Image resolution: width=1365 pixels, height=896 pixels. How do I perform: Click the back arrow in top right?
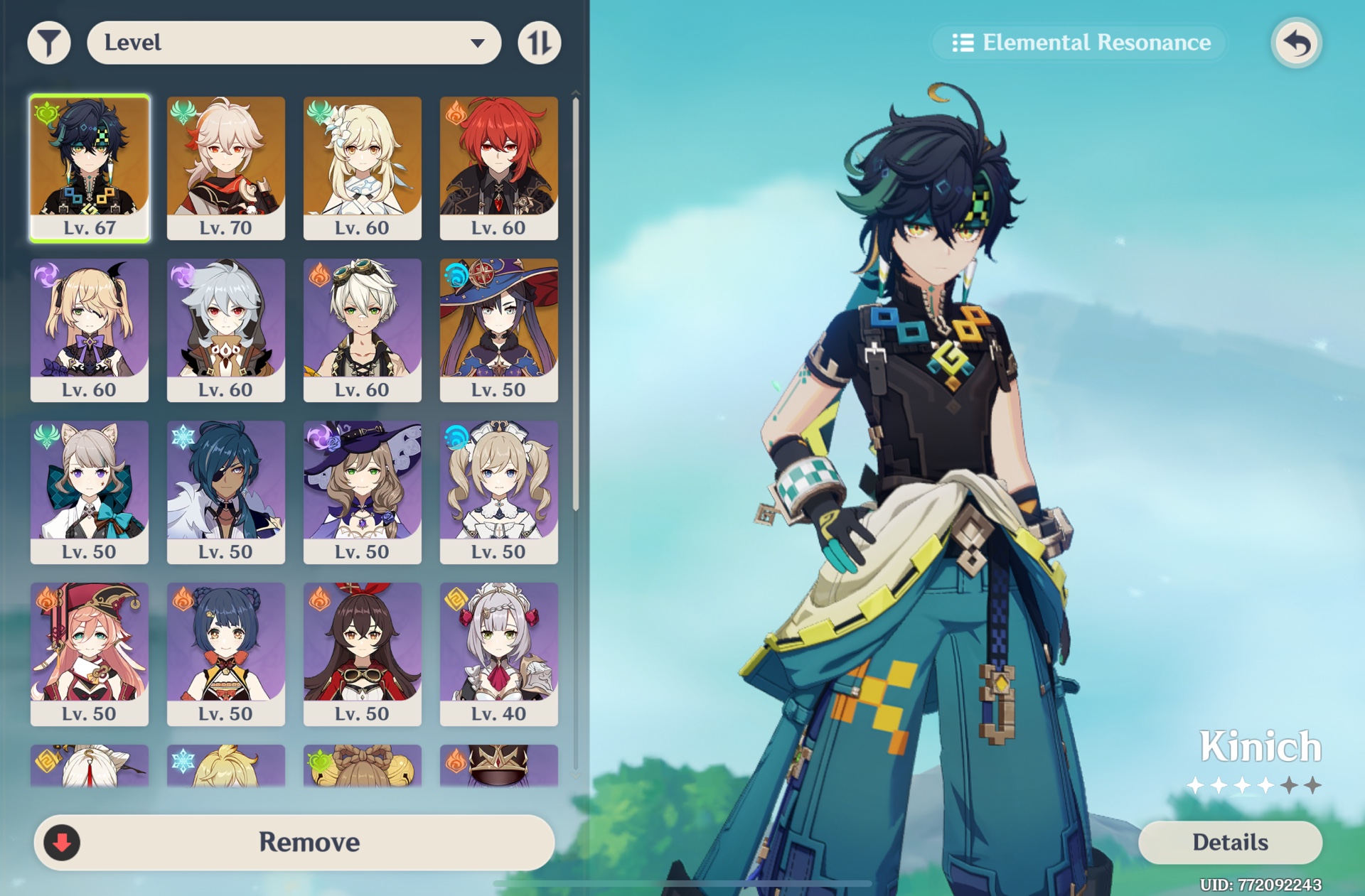(x=1295, y=43)
